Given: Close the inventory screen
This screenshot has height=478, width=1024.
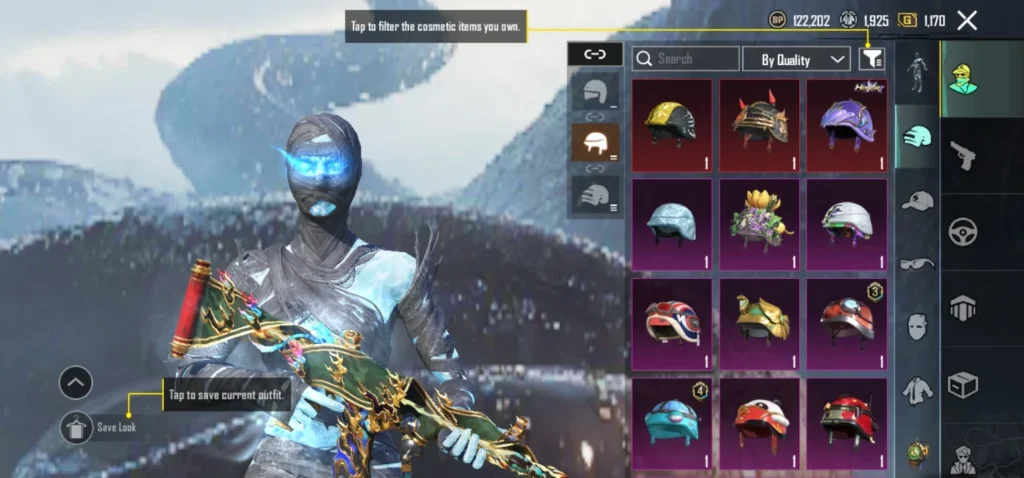Looking at the screenshot, I should point(967,20).
